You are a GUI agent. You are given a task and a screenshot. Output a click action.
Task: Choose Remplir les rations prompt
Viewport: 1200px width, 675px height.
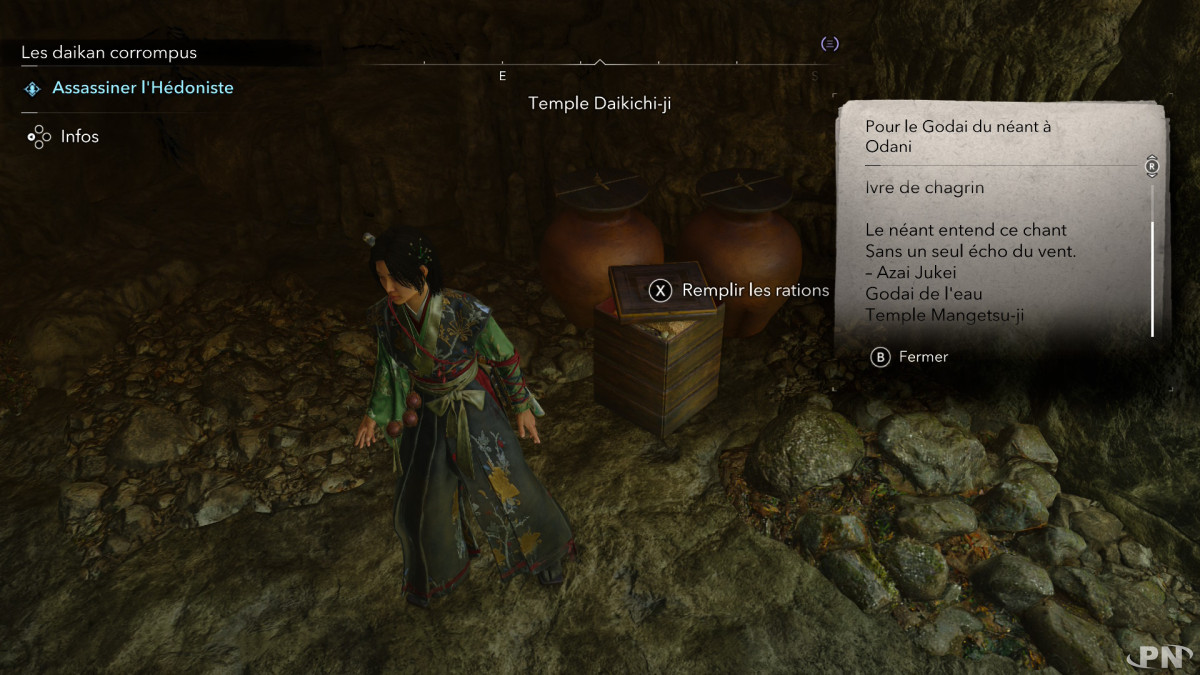[741, 290]
